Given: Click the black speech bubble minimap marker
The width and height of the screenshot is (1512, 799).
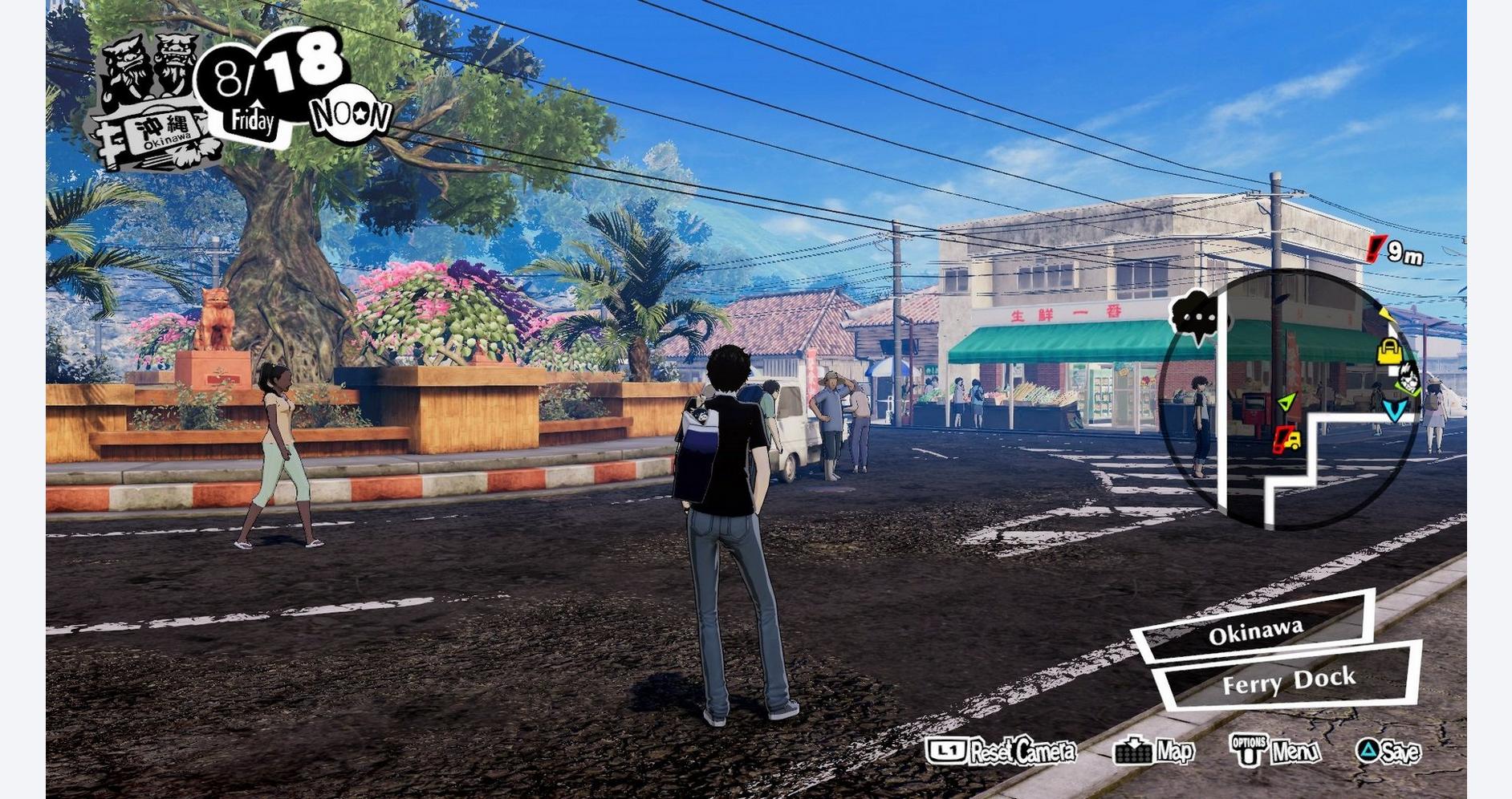Looking at the screenshot, I should (1198, 316).
